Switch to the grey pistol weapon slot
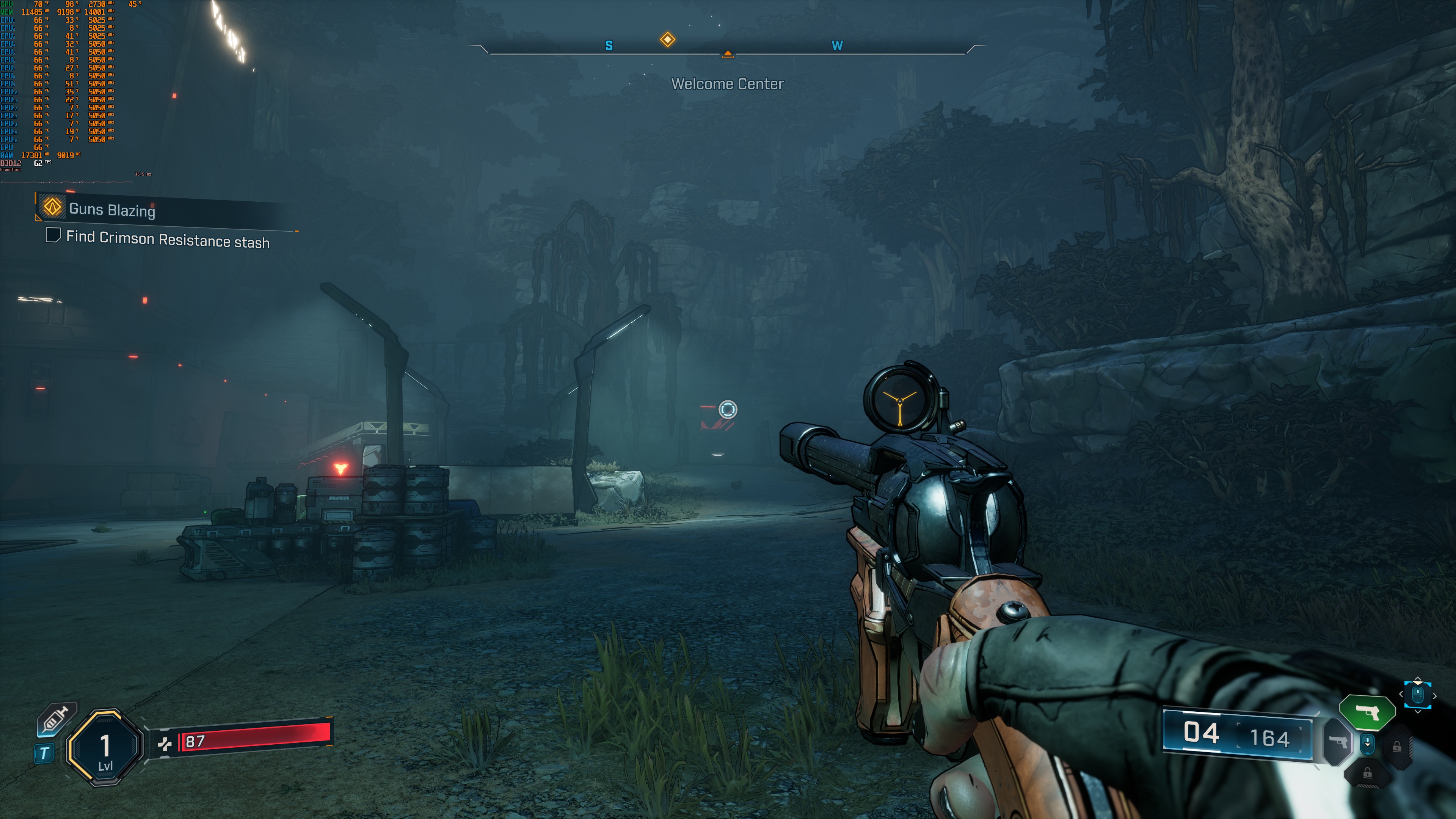 1338,742
